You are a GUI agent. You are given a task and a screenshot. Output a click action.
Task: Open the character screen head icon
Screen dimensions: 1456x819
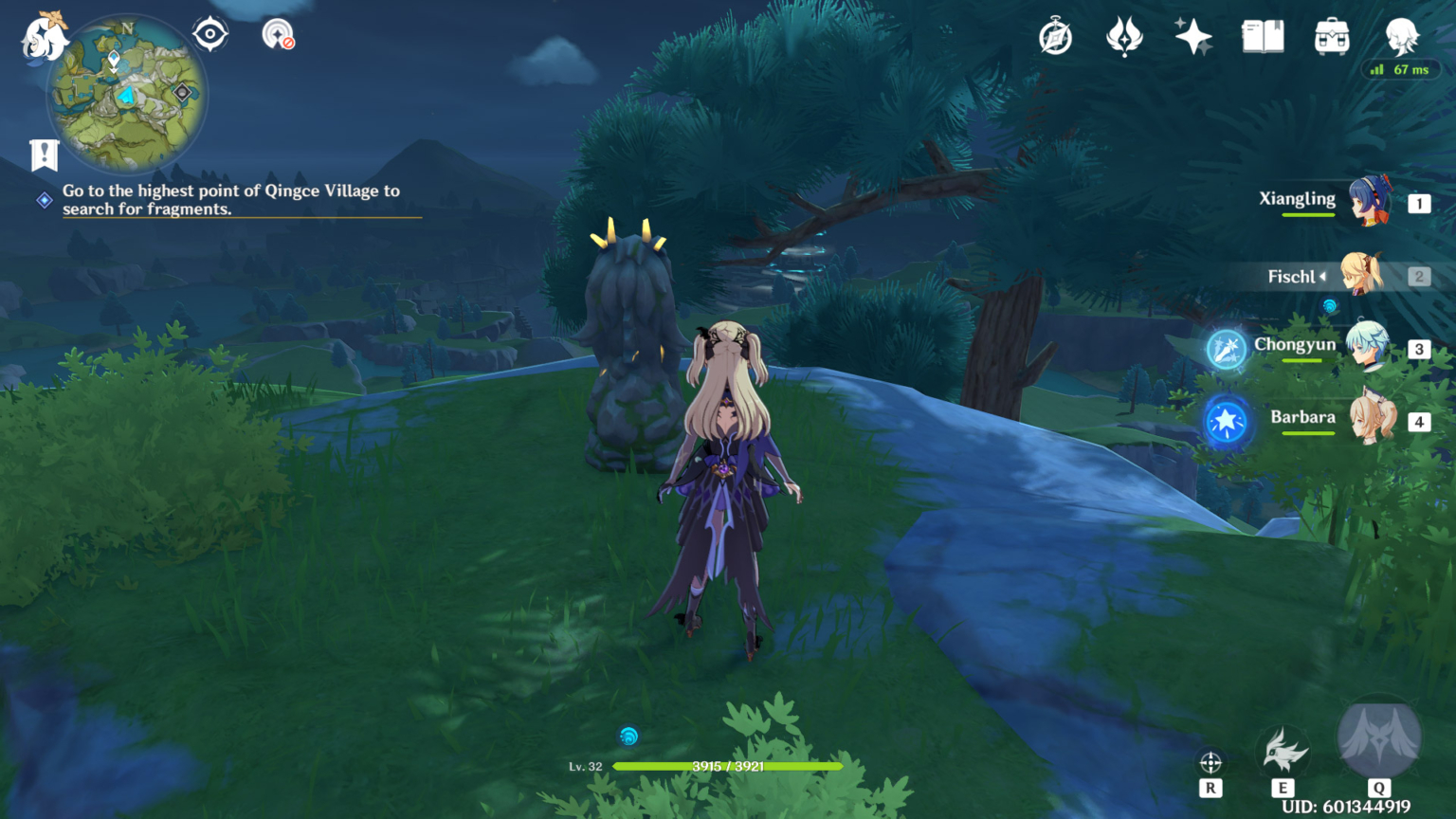[1401, 38]
